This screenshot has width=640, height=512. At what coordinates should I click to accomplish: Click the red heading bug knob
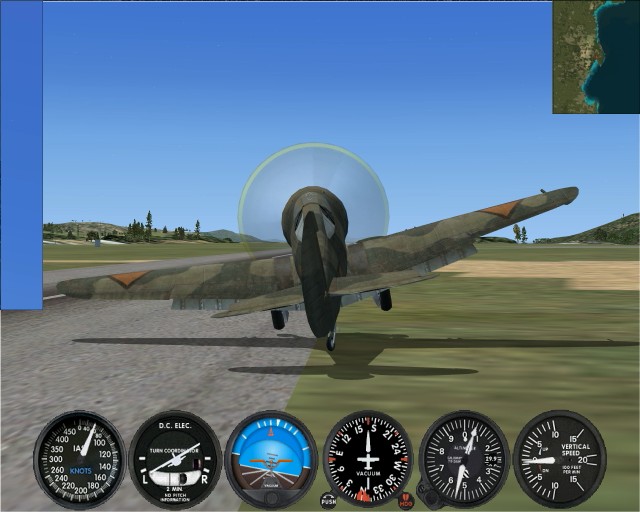click(406, 499)
